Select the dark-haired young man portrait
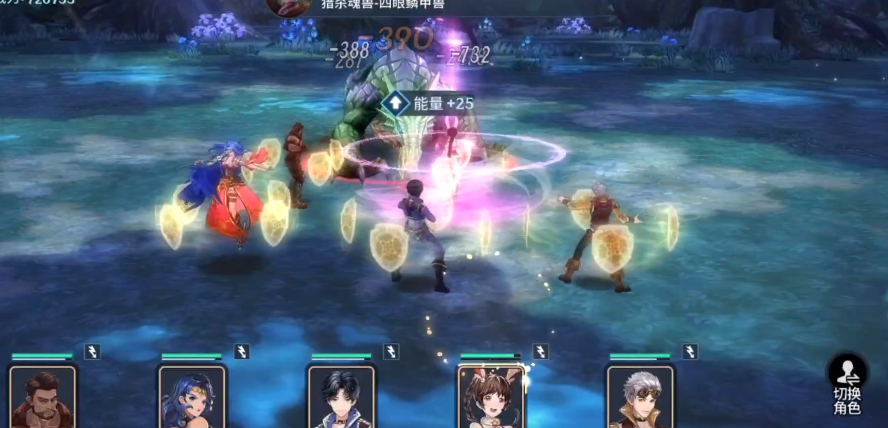 pos(342,397)
